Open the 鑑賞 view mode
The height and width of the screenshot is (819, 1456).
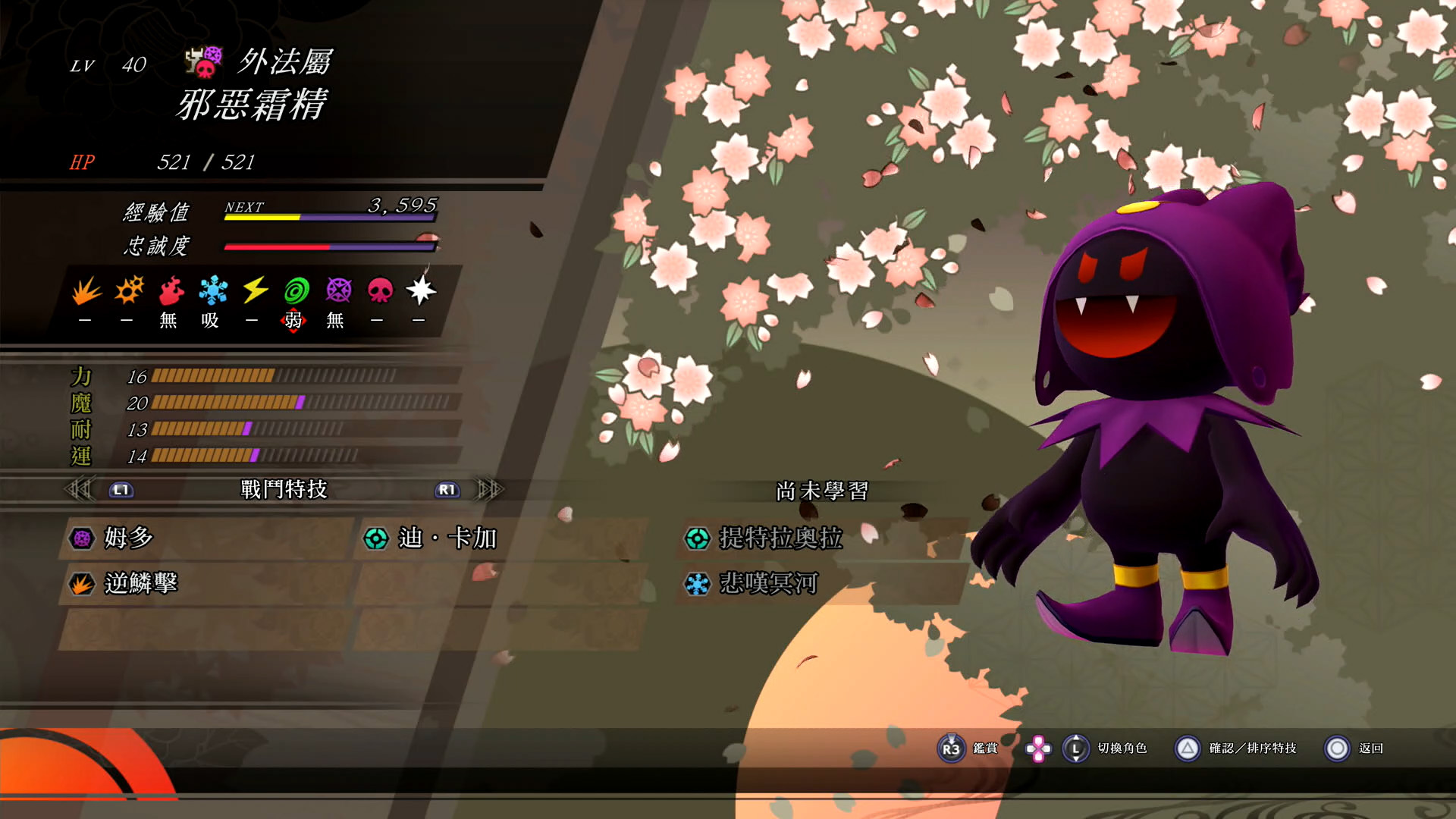(968, 748)
